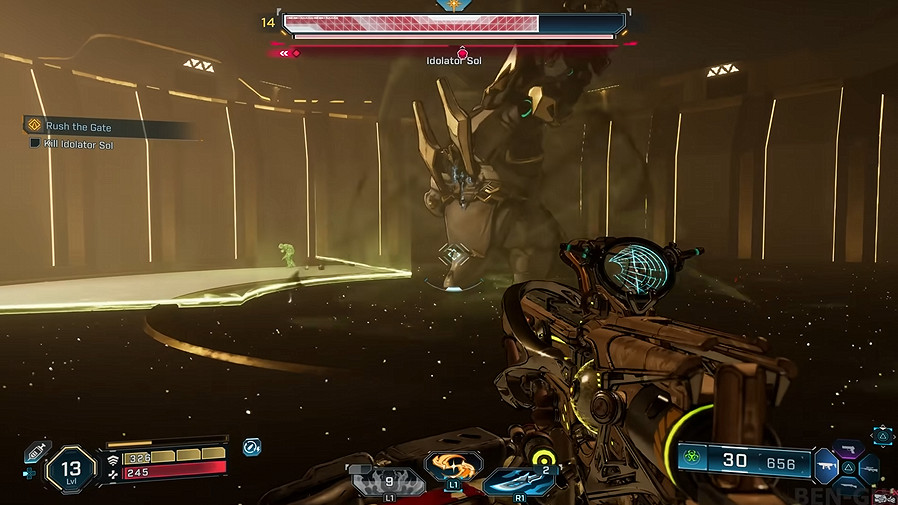Select the highlighted assault rifle weapon slot
This screenshot has width=898, height=505.
[825, 465]
